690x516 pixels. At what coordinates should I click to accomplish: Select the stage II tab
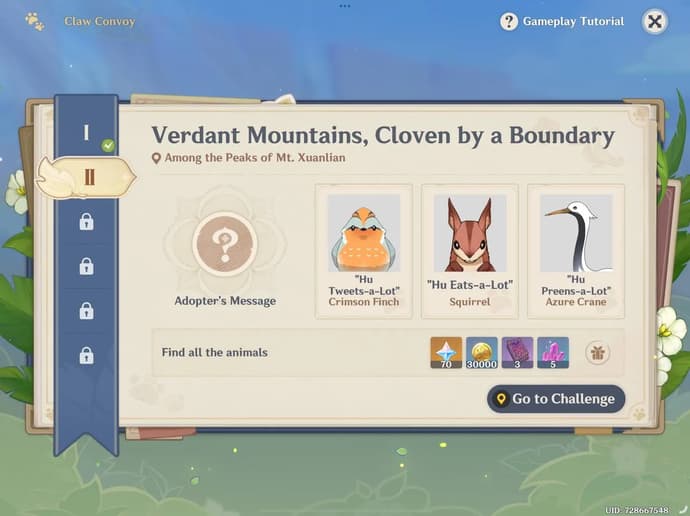(88, 177)
